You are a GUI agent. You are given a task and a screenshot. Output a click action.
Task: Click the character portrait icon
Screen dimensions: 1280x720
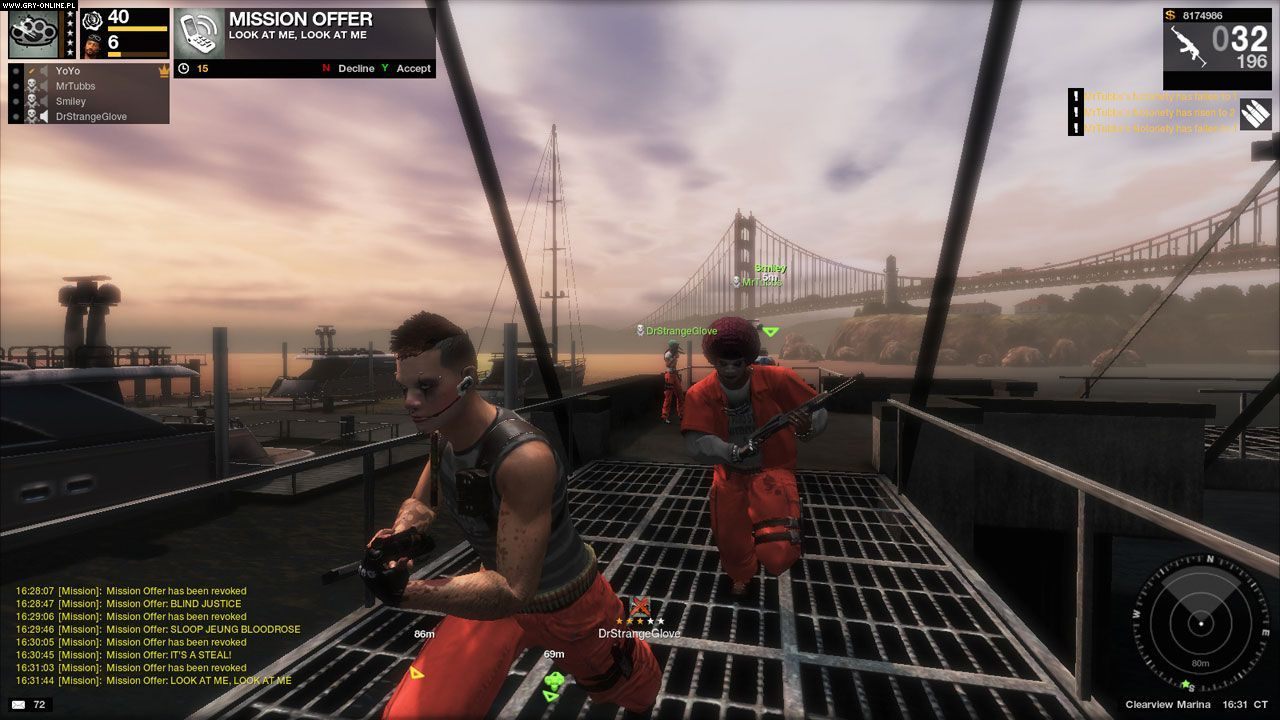click(92, 45)
